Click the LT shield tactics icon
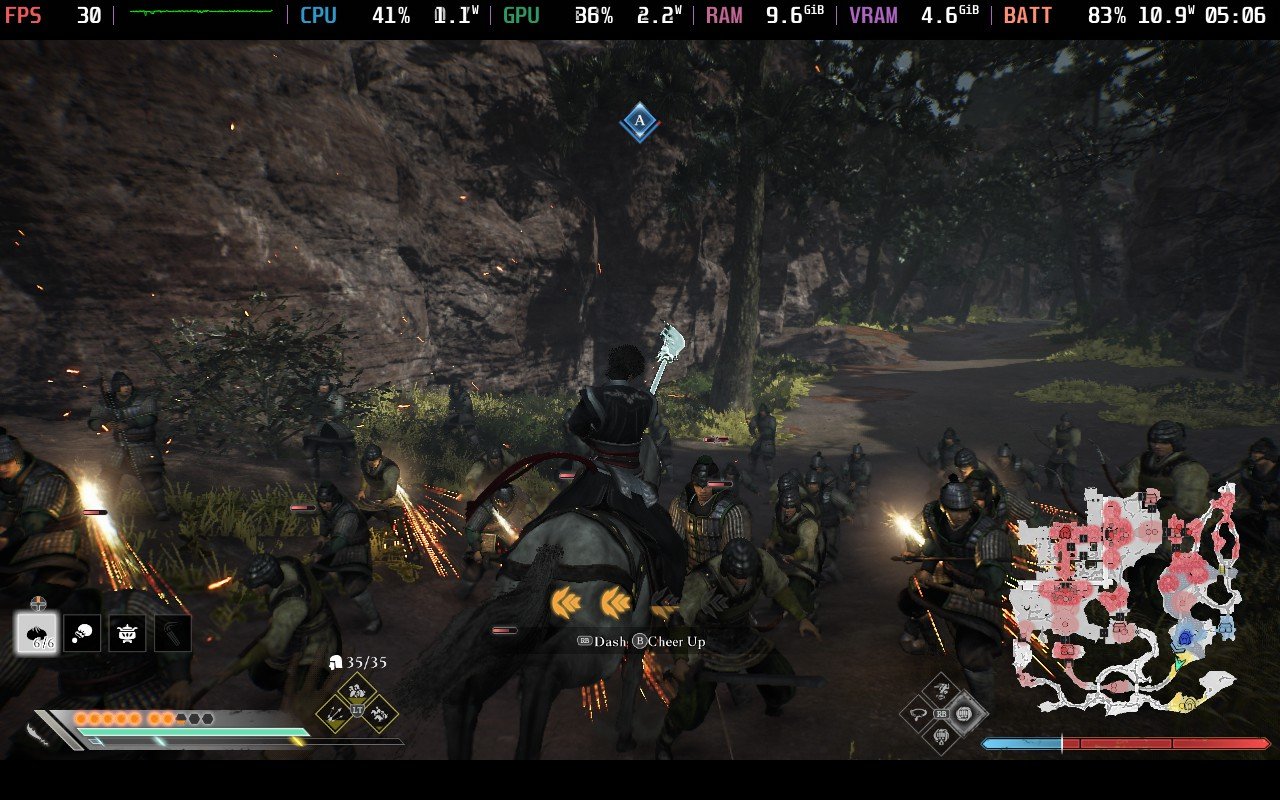 coord(359,710)
